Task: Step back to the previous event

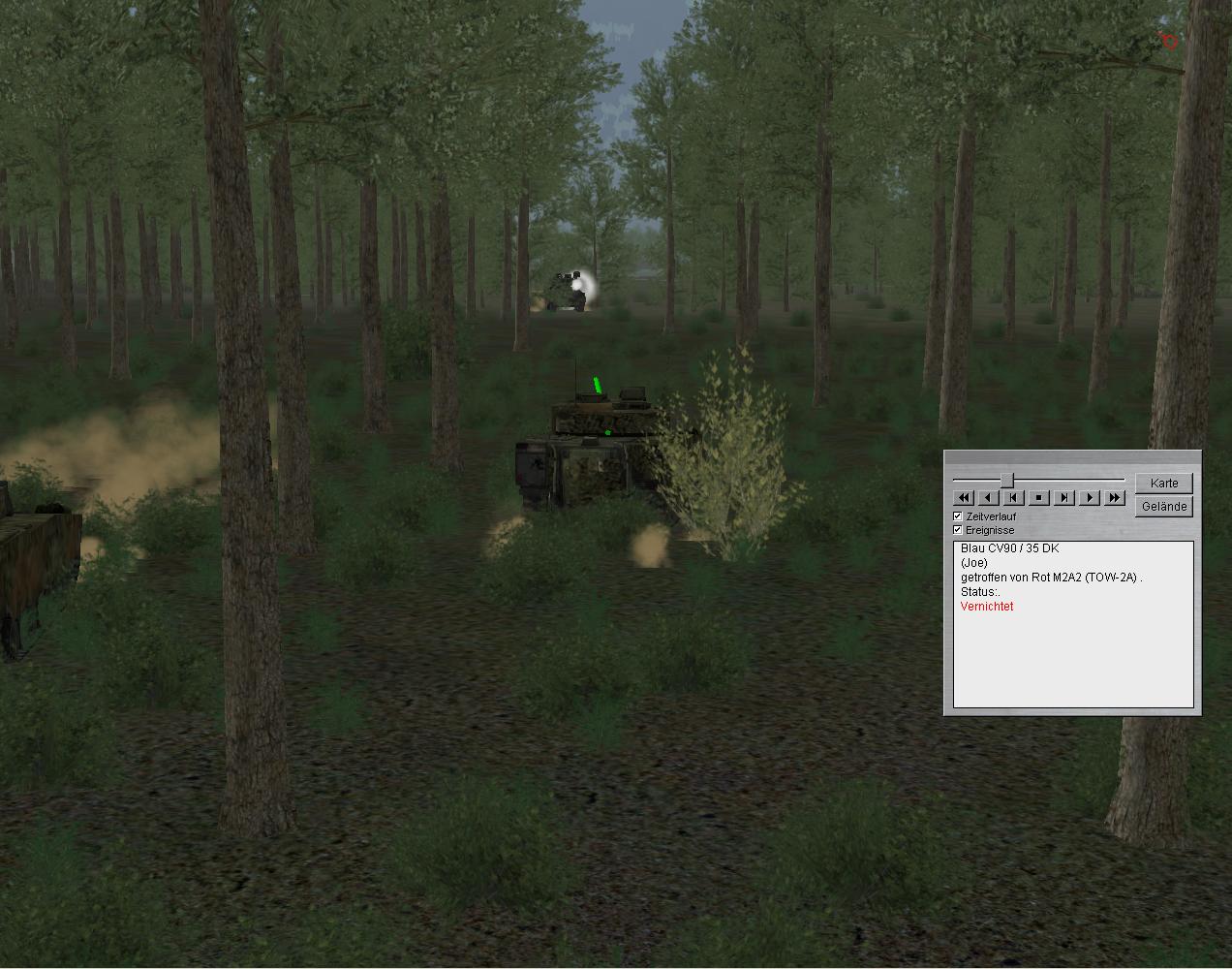Action: (1013, 497)
